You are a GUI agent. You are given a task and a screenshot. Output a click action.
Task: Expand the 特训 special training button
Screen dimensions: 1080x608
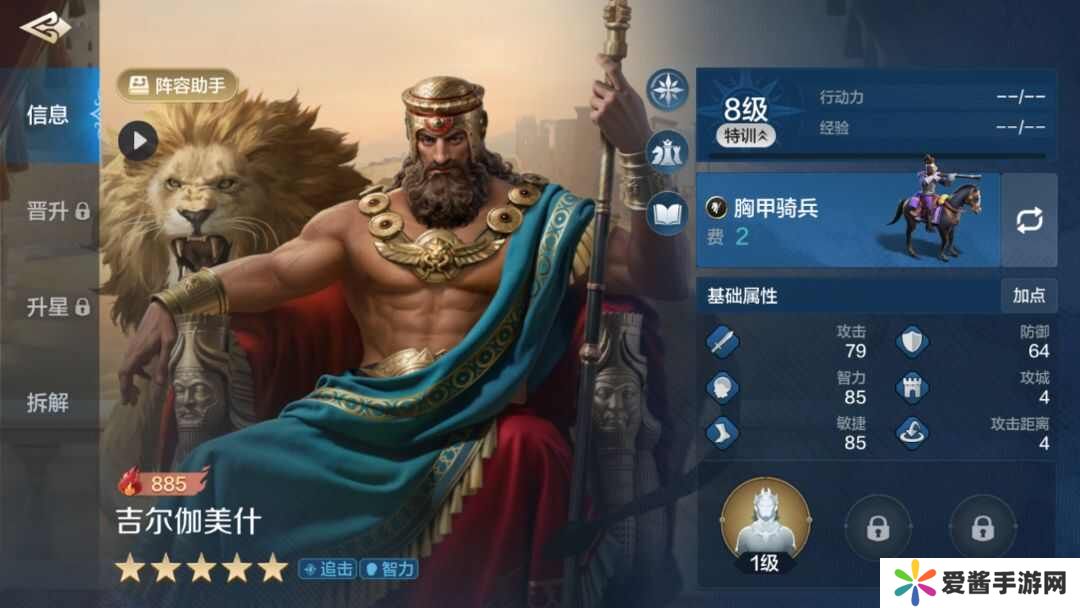[x=746, y=136]
